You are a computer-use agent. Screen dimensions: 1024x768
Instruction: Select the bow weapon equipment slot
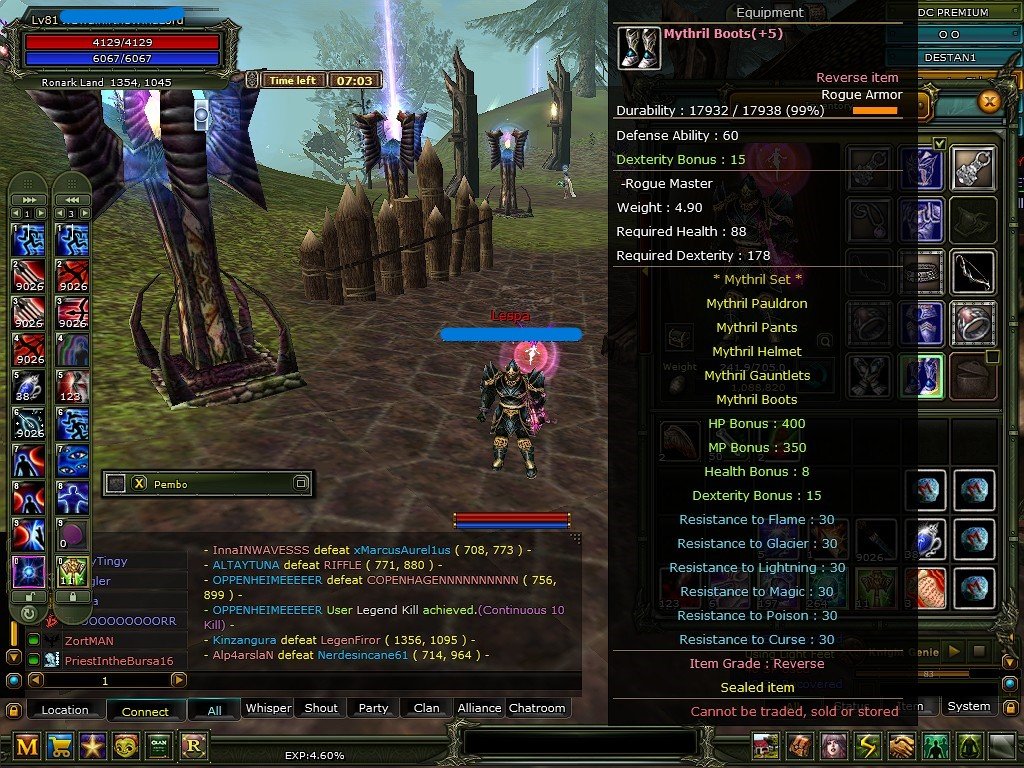click(972, 271)
